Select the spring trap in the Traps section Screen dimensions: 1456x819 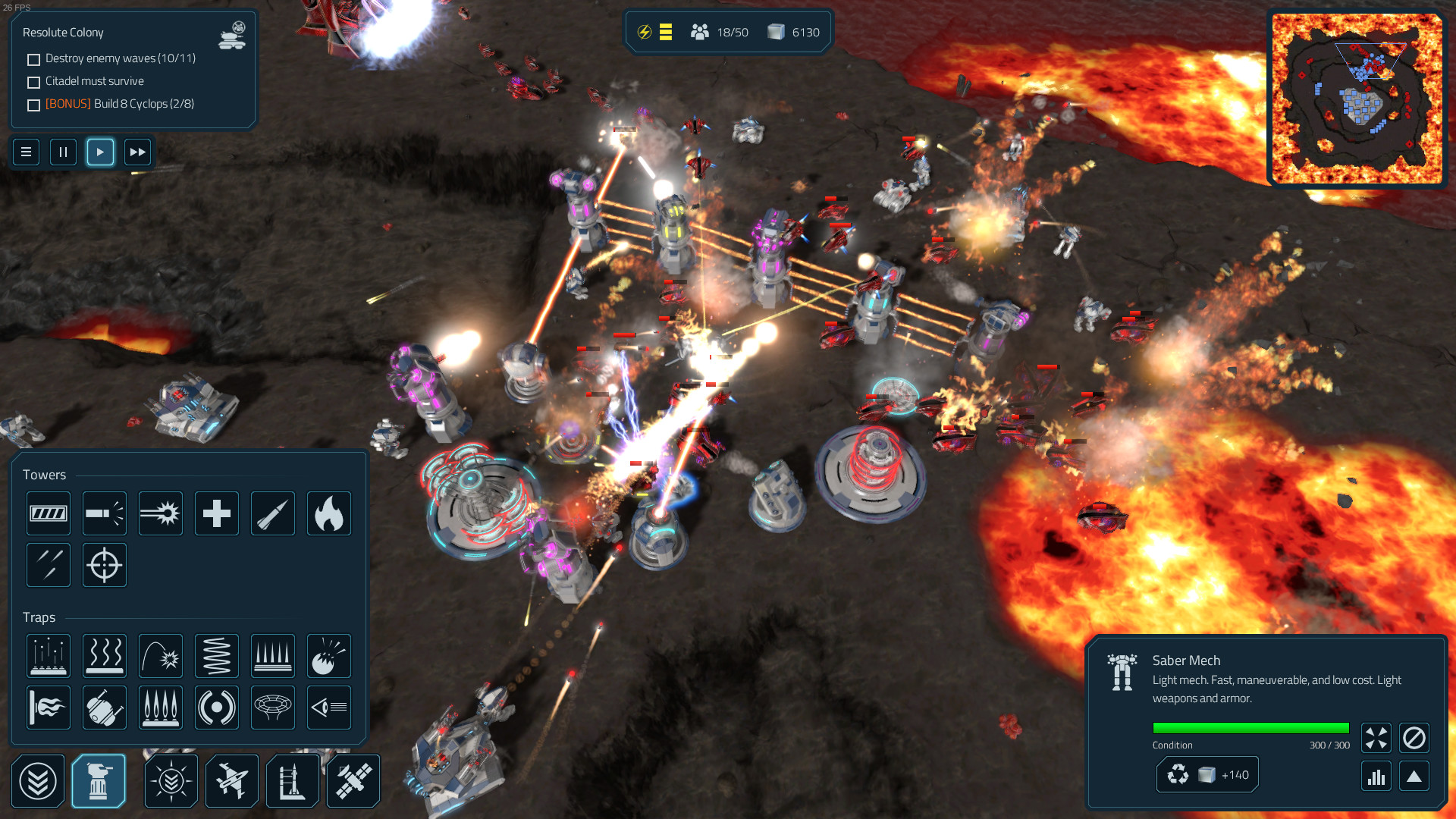tap(216, 655)
